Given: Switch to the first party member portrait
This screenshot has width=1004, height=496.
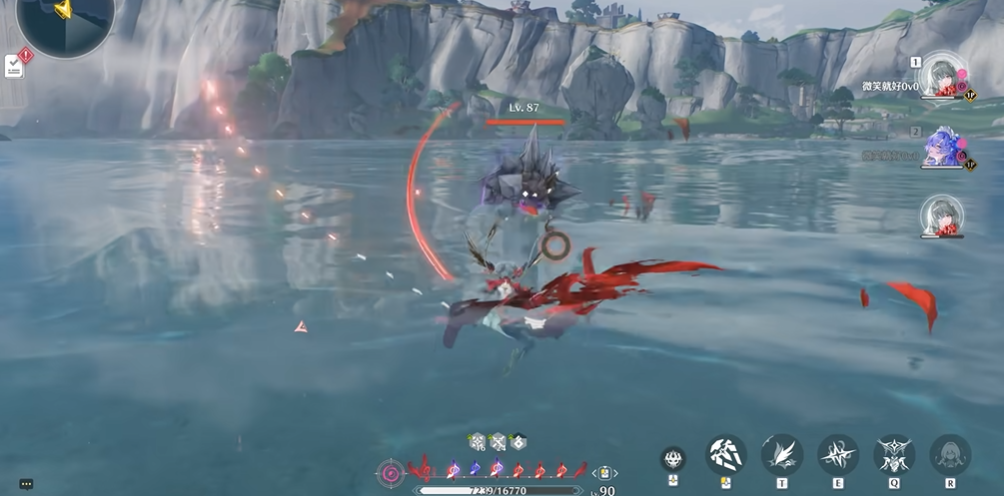Looking at the screenshot, I should click(x=941, y=76).
